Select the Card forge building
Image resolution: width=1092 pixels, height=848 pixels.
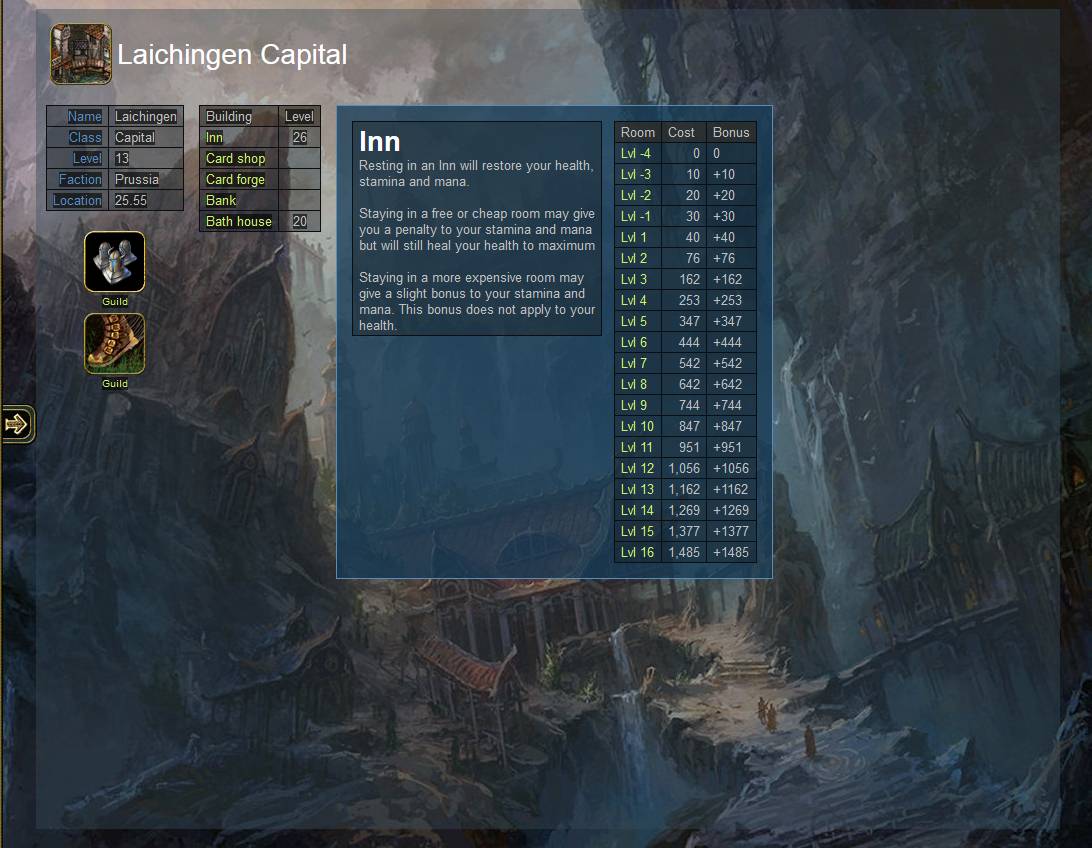235,180
